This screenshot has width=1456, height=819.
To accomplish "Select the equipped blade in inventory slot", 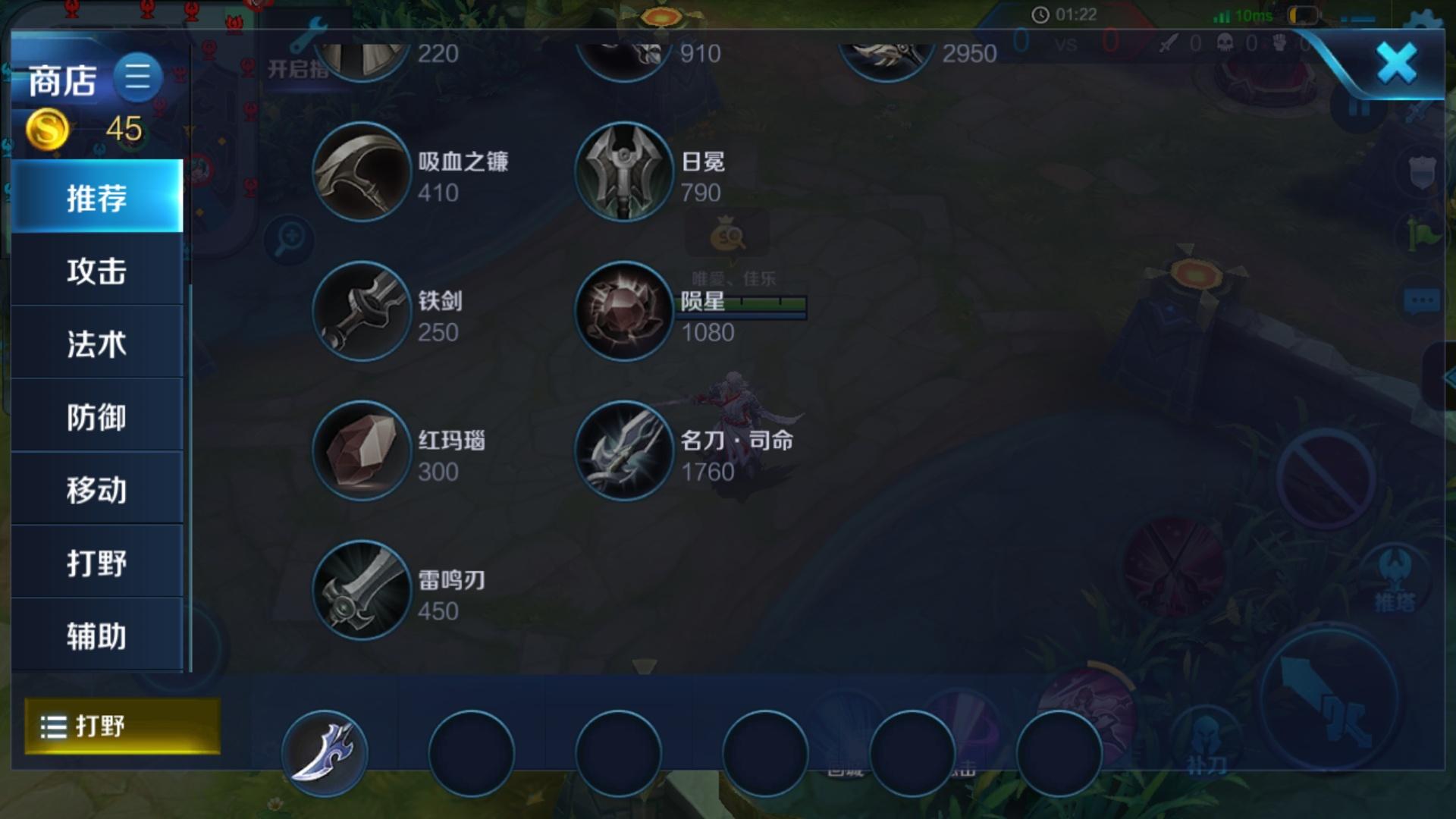I will pos(325,753).
